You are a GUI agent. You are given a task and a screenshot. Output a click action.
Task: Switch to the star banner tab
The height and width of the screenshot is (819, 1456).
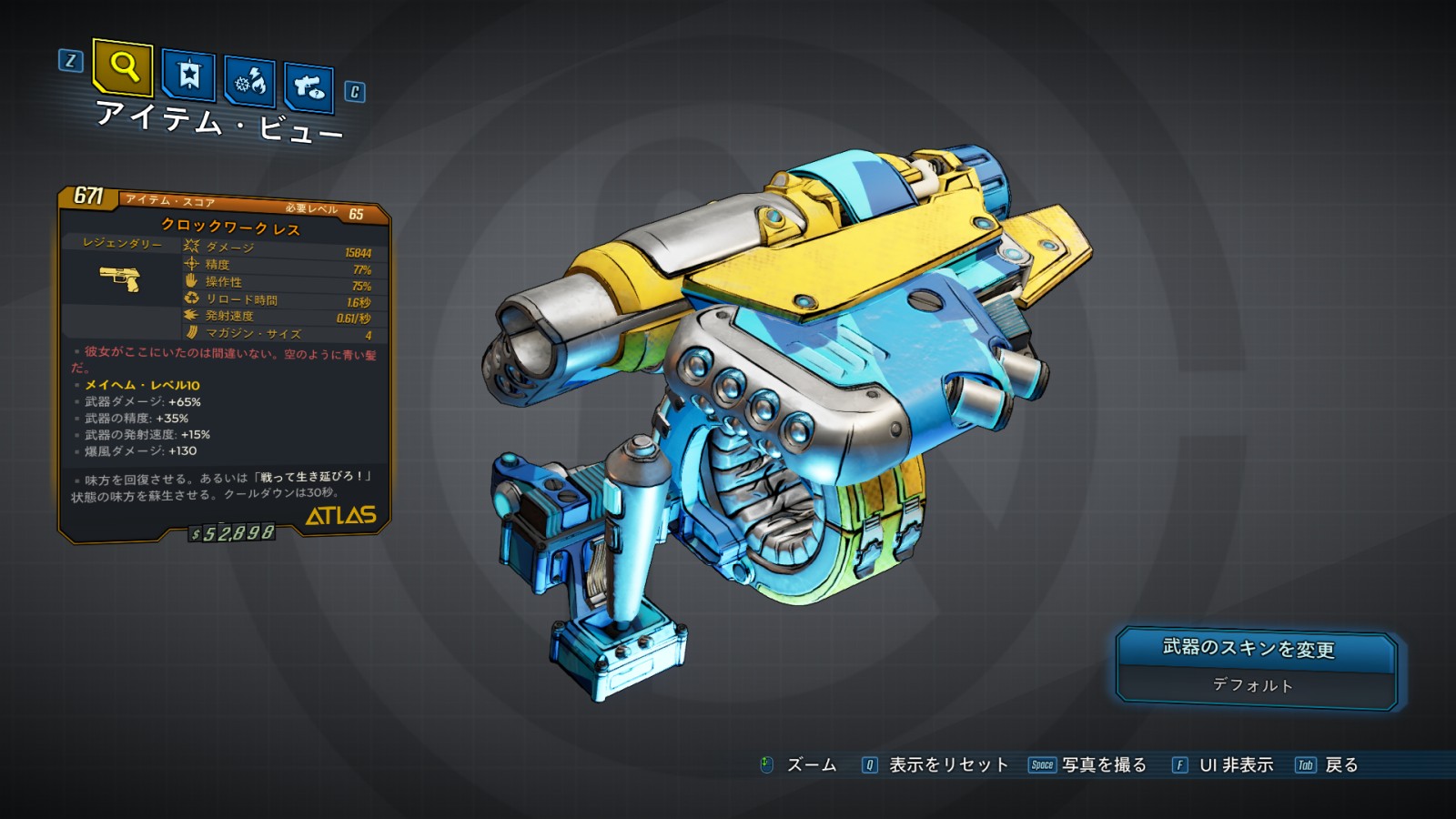(188, 75)
